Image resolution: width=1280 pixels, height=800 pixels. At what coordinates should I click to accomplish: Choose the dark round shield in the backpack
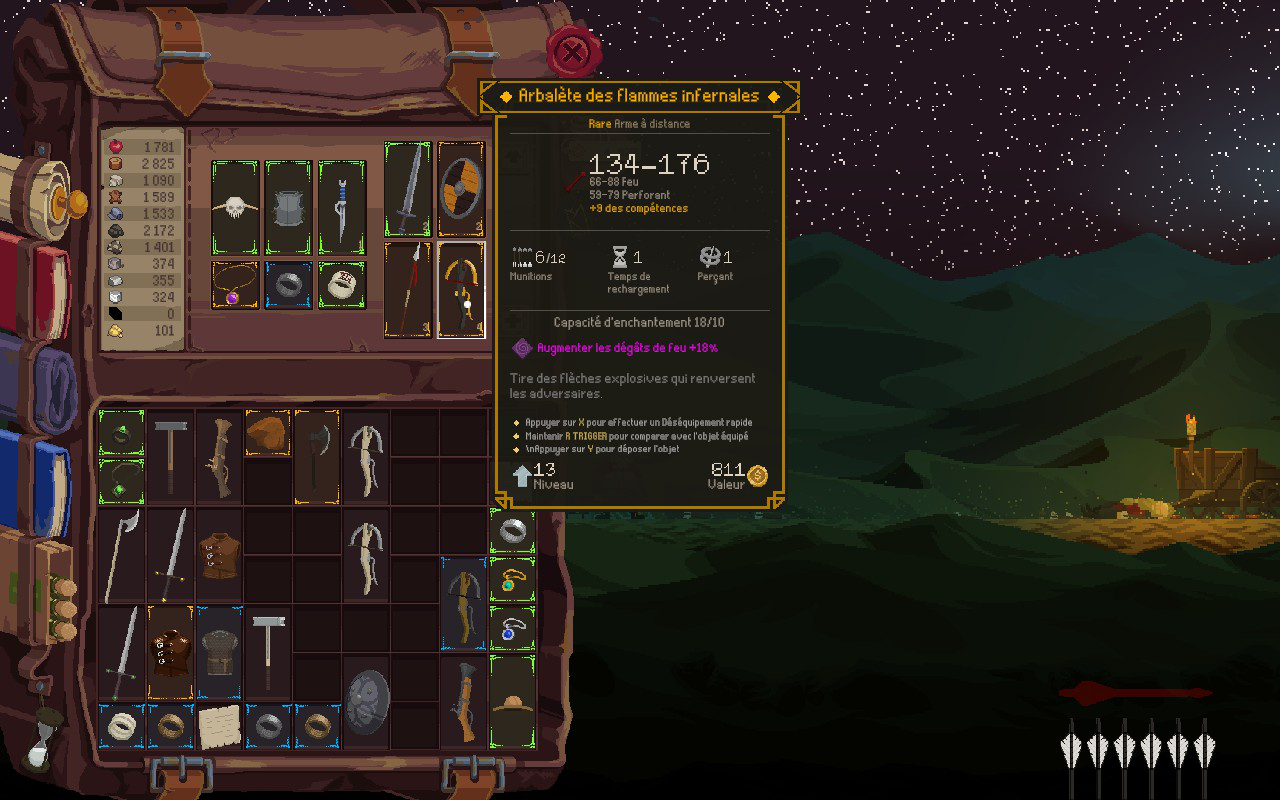366,702
